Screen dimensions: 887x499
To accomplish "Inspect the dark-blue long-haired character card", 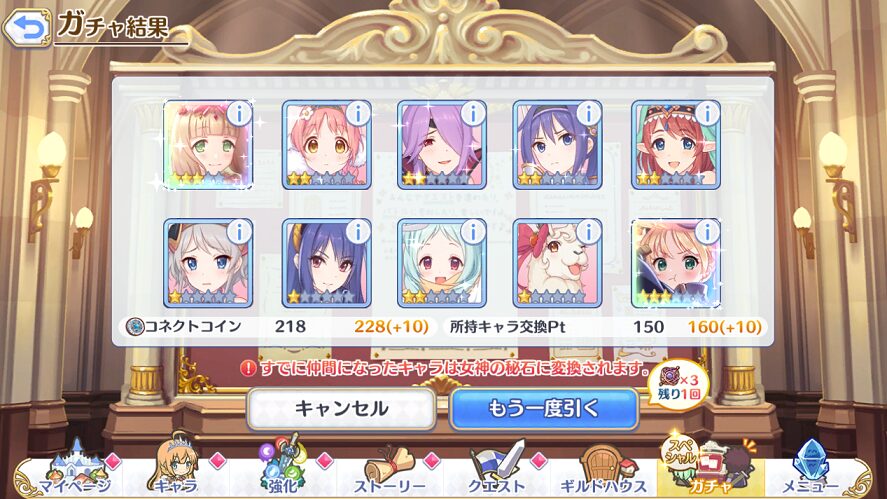I will tap(326, 263).
